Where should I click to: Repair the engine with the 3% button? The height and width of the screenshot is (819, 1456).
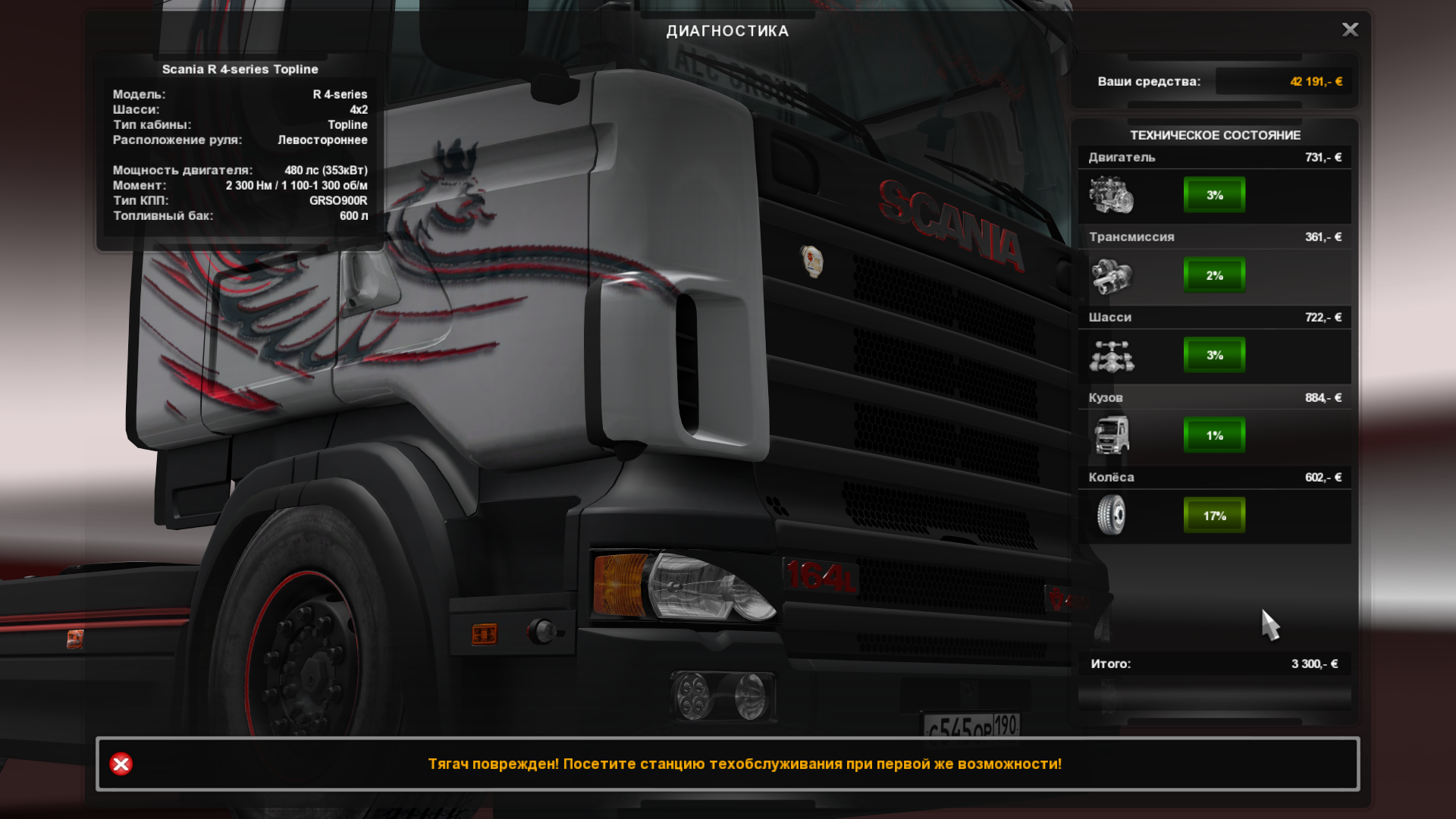(1214, 195)
